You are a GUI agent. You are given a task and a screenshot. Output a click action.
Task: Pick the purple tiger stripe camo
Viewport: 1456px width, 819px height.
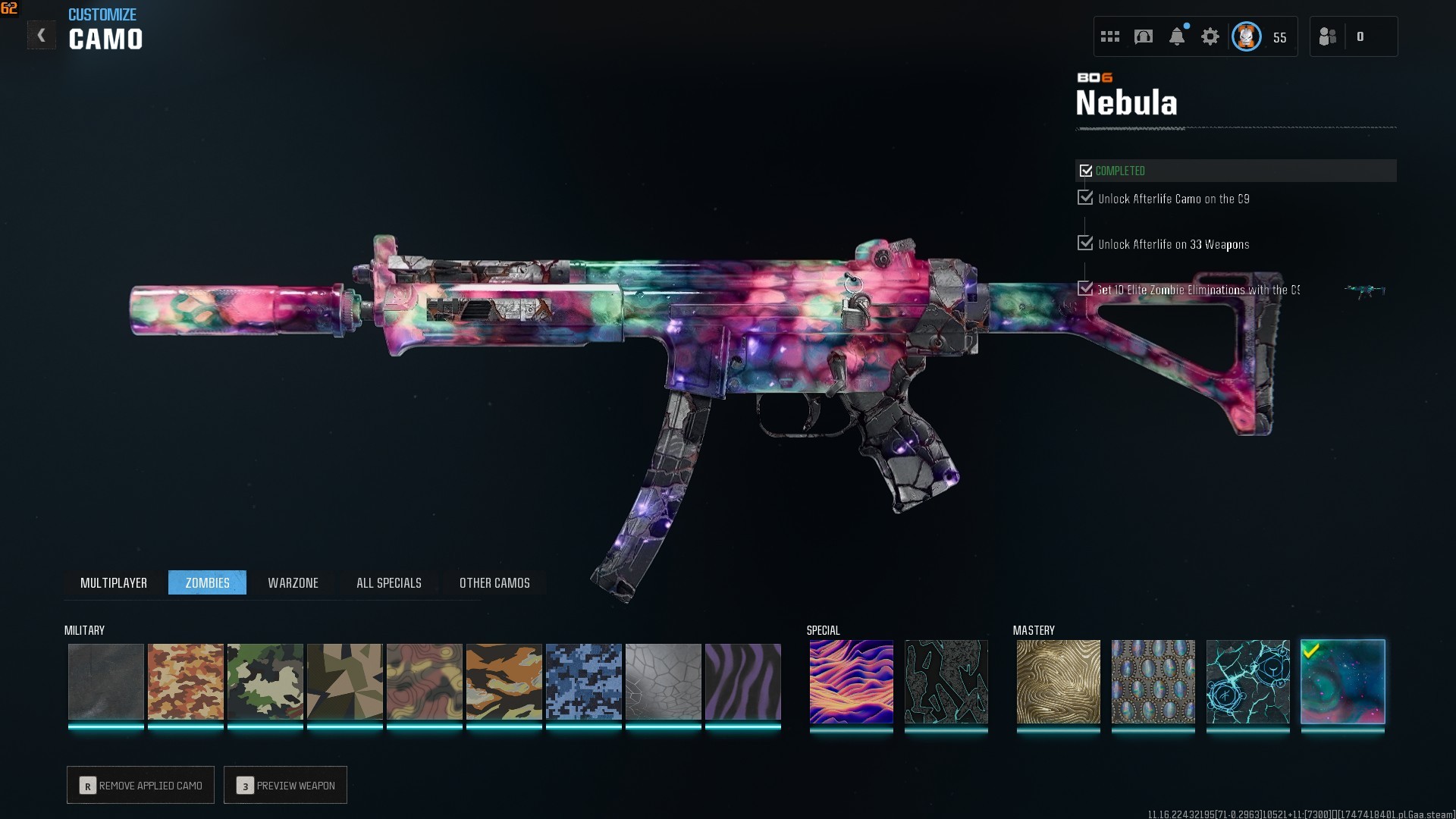click(743, 681)
